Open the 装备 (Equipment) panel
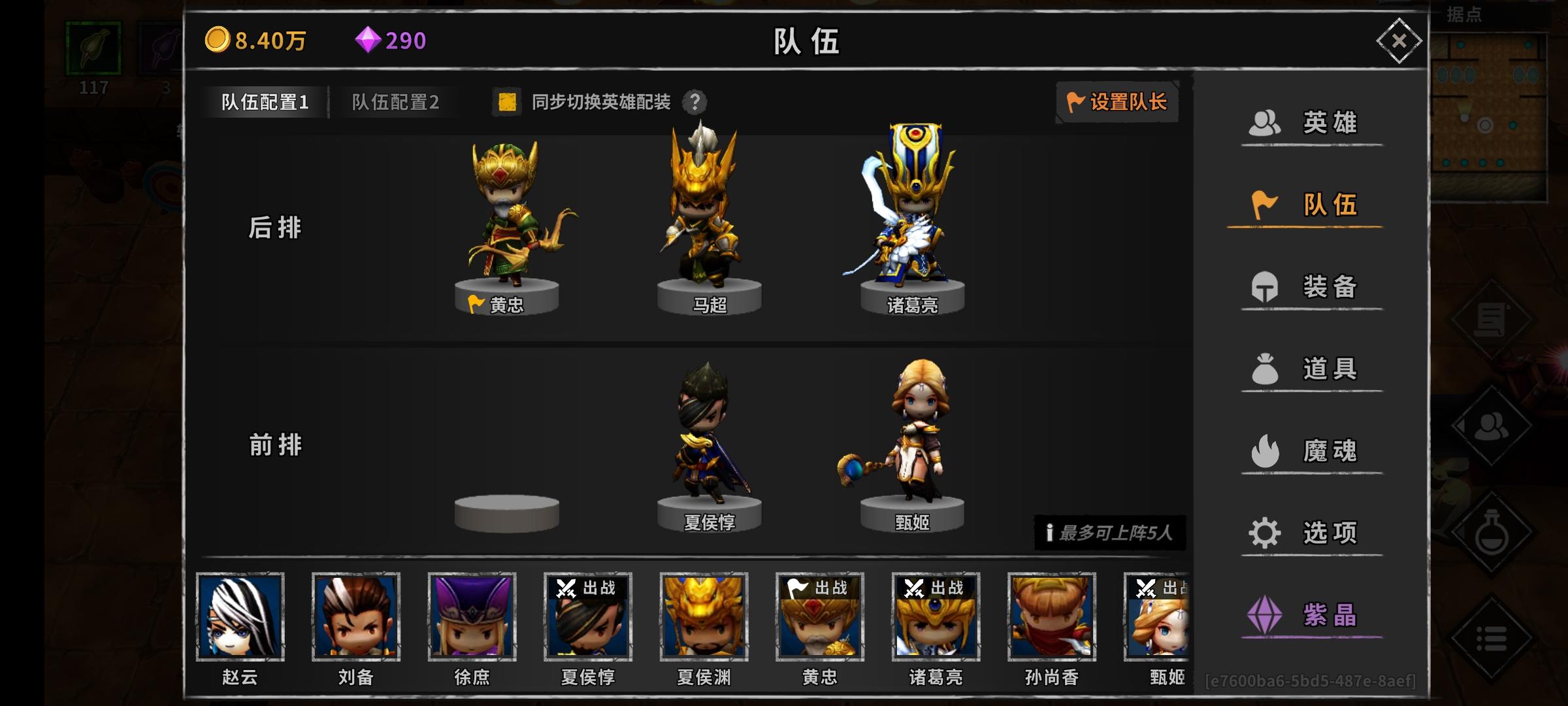 [x=1310, y=286]
